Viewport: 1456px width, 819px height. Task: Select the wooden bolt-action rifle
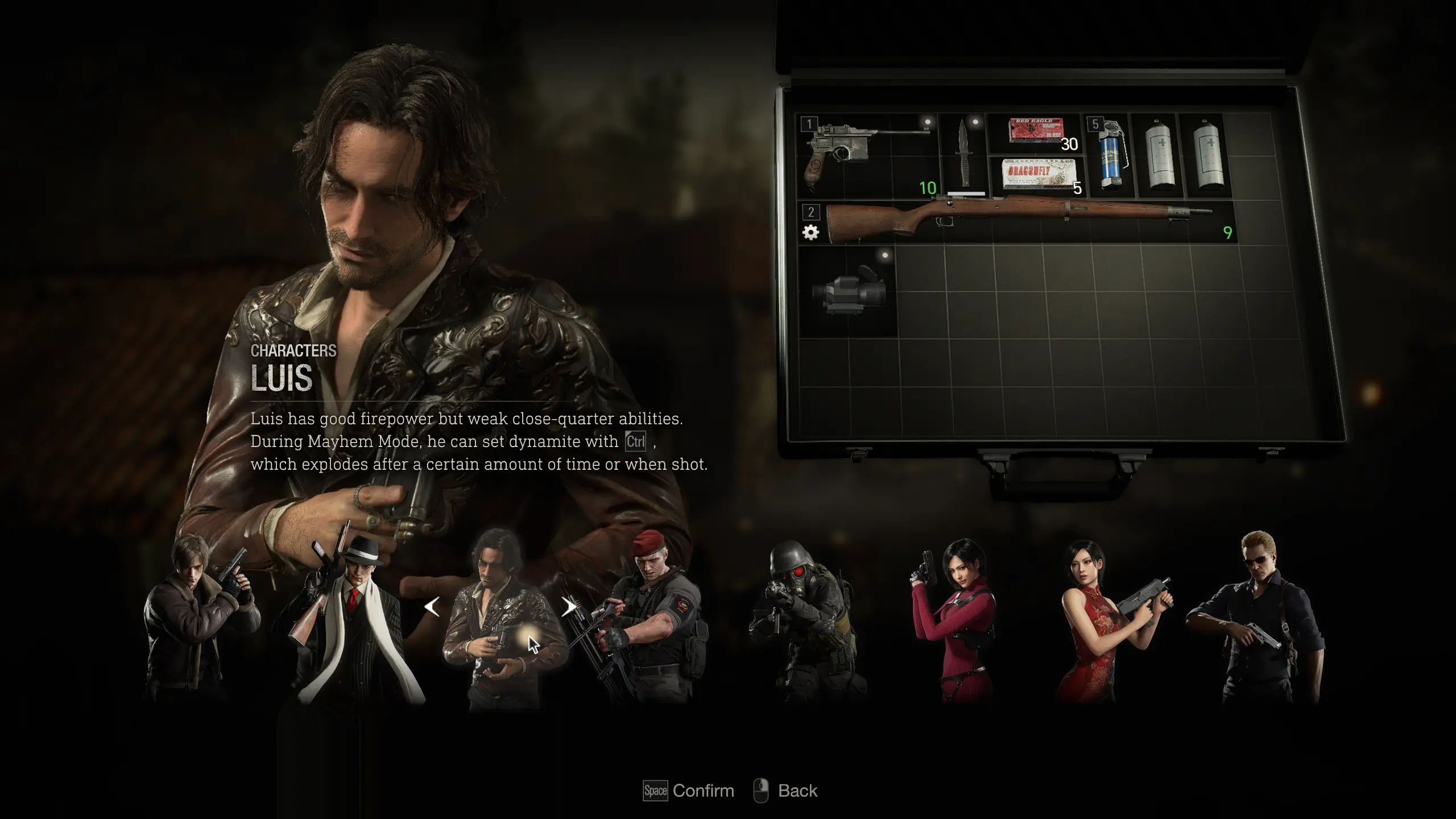click(x=1018, y=220)
